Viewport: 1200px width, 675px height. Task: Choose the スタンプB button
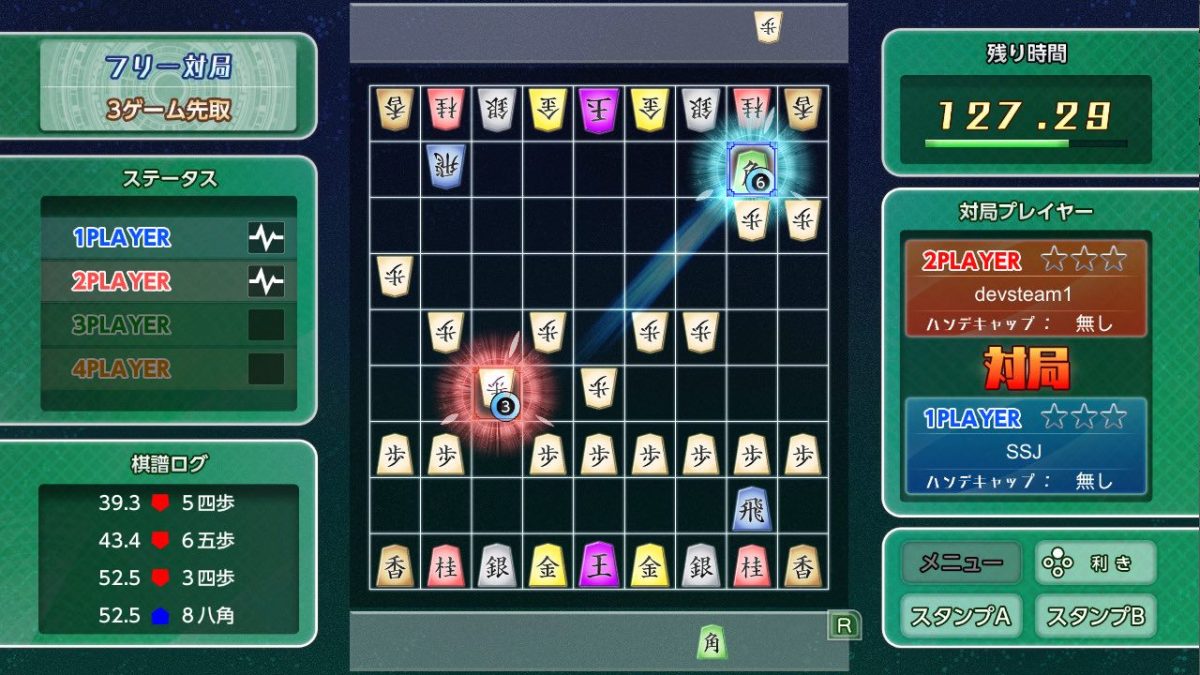pyautogui.click(x=1095, y=616)
